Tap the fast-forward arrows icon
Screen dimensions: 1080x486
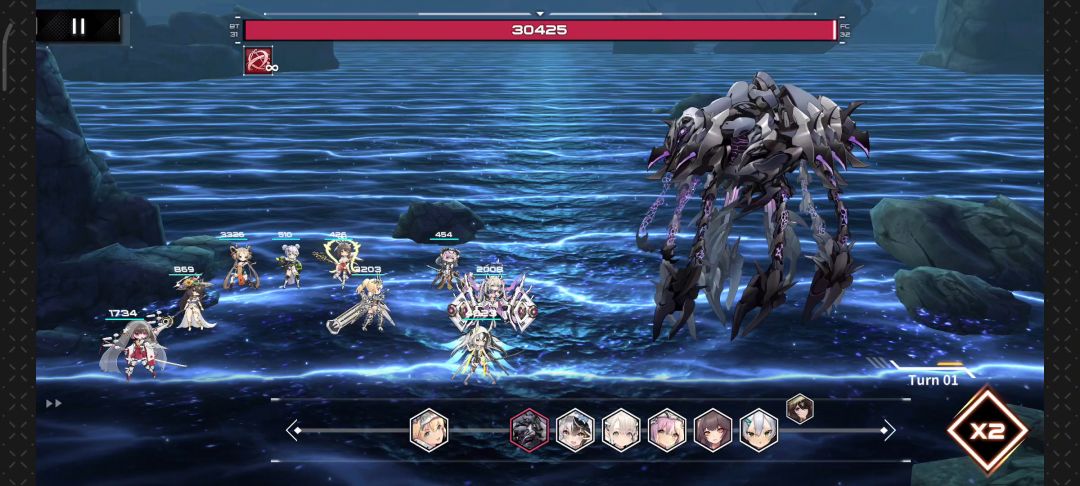(x=54, y=403)
